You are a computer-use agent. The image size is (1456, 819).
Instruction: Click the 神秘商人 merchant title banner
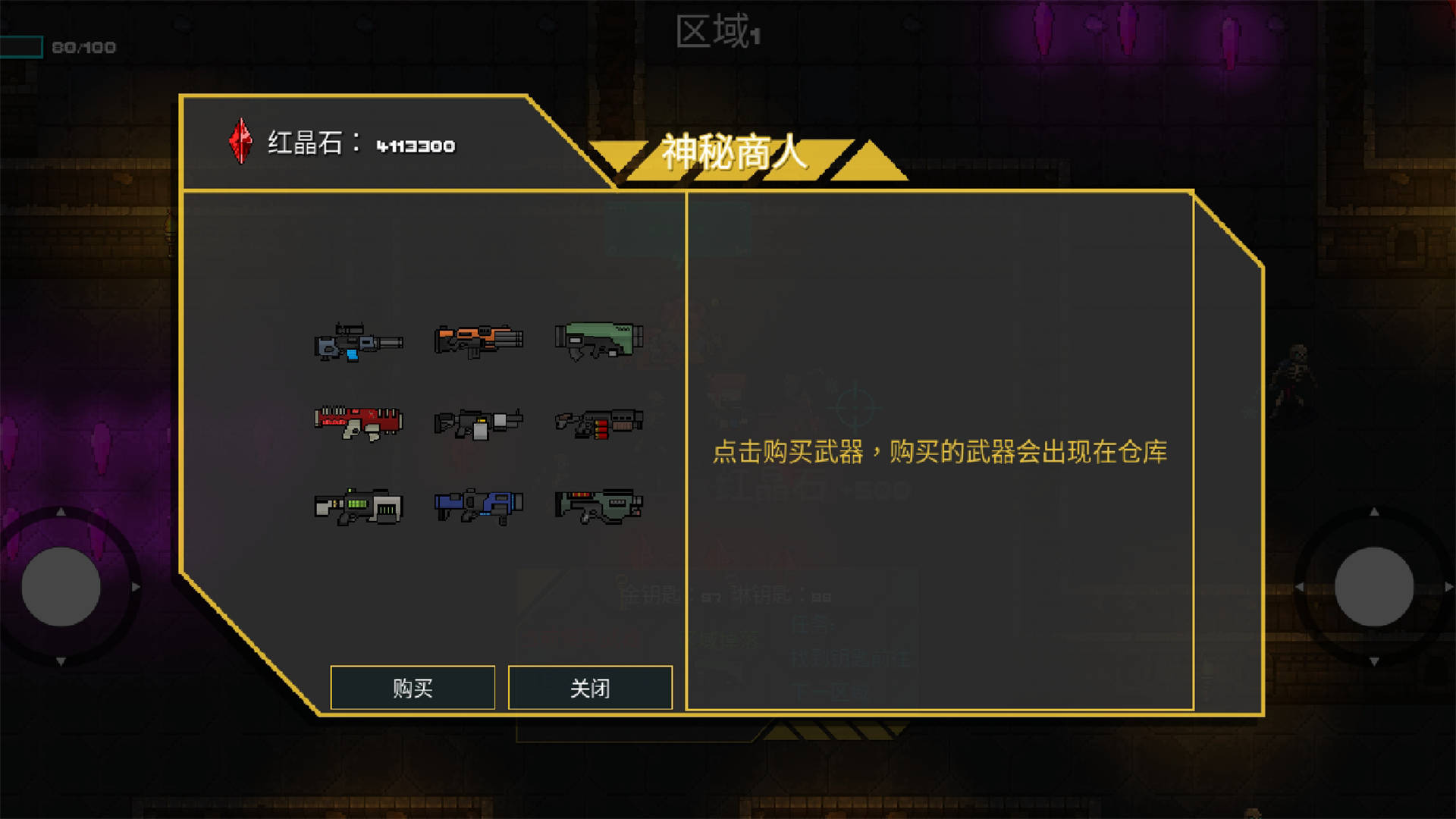pos(733,157)
